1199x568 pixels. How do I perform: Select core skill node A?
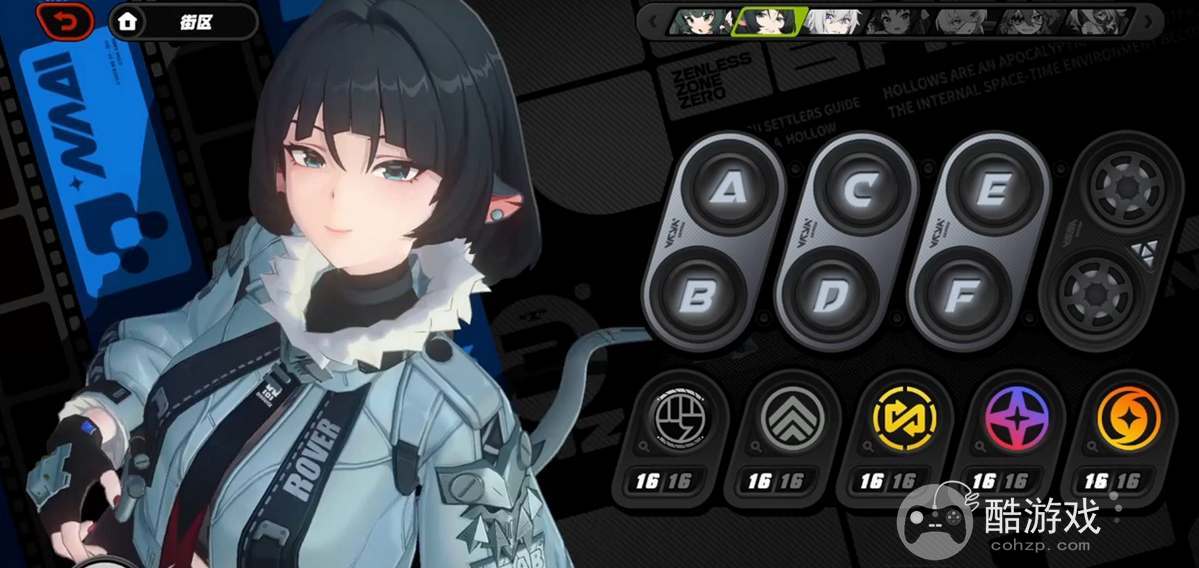[x=726, y=187]
